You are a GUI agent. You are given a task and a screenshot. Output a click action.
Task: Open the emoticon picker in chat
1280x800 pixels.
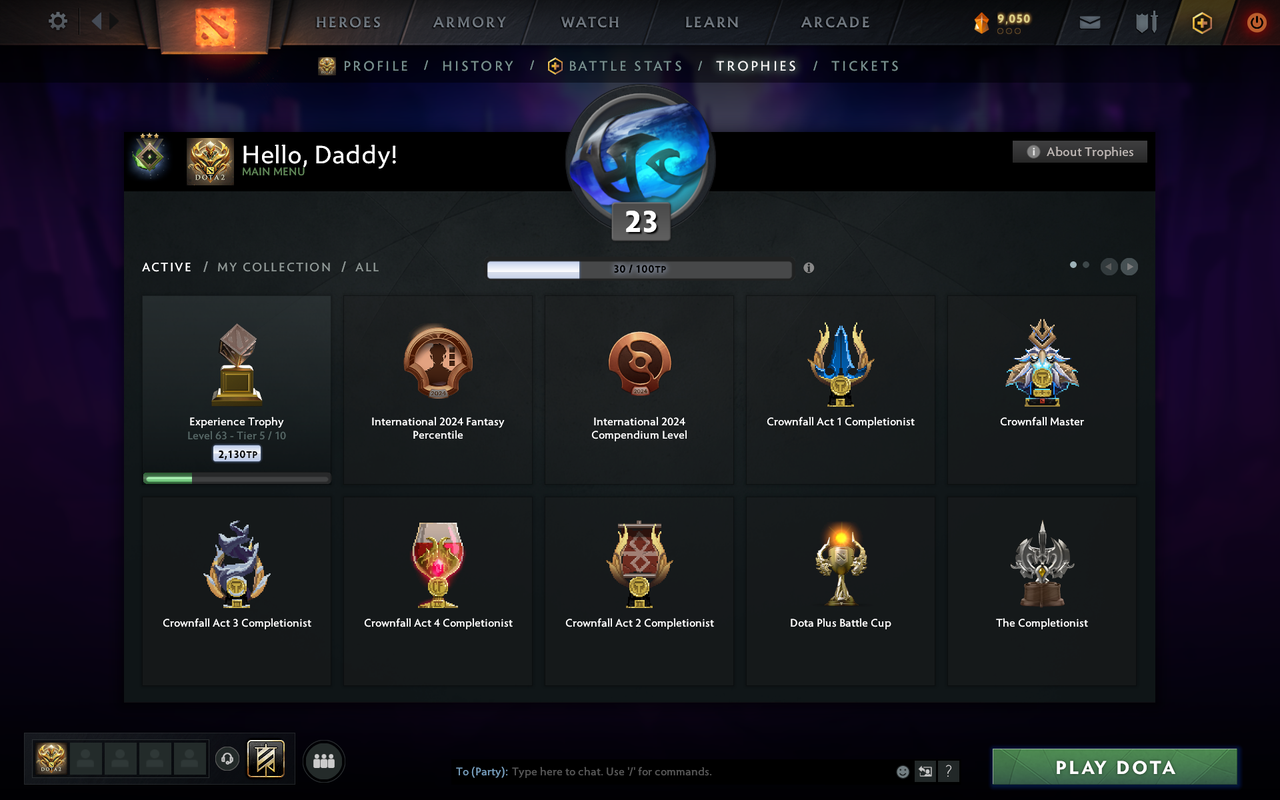click(901, 771)
